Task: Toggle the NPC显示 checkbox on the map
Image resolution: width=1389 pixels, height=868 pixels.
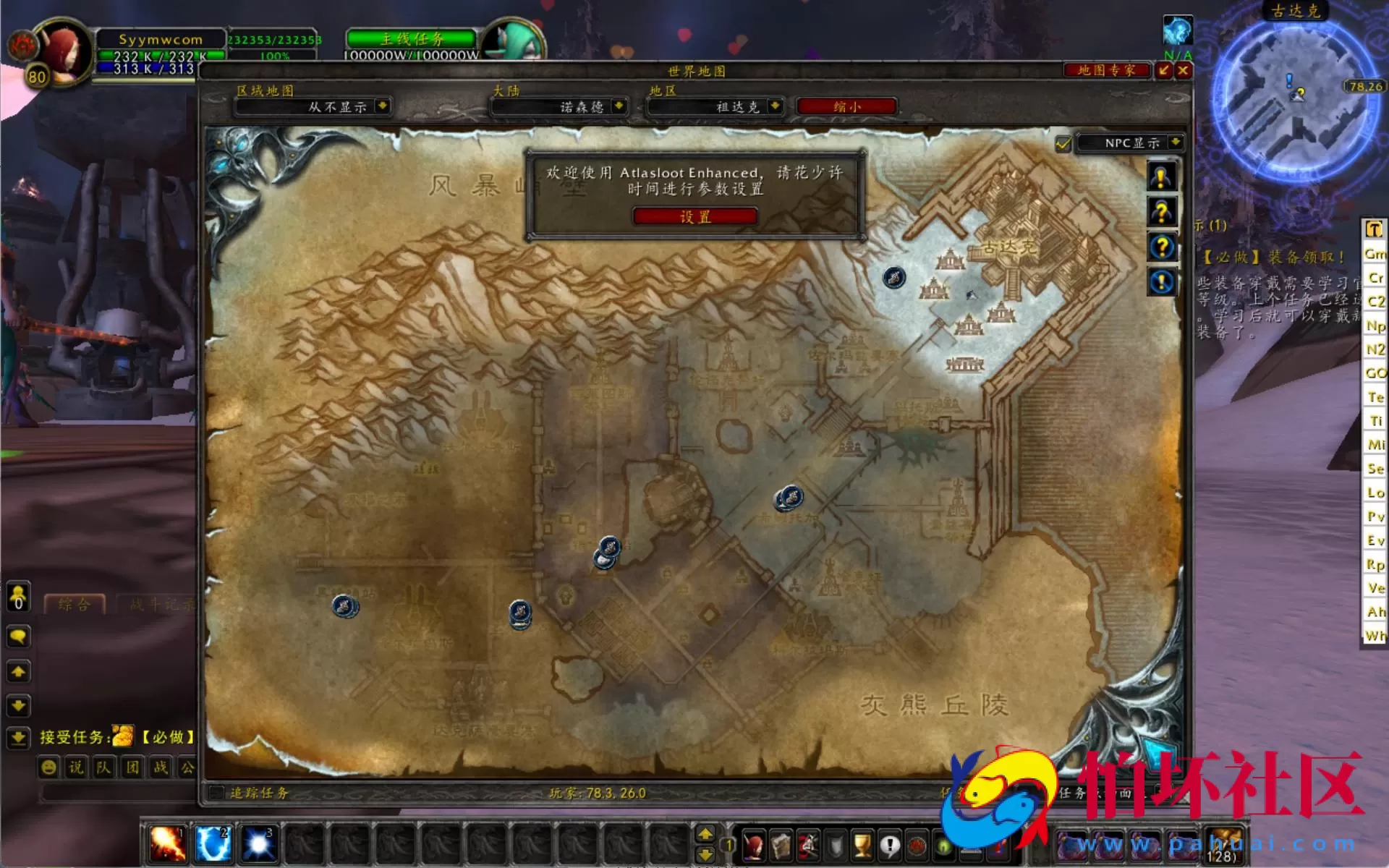Action: coord(1062,143)
